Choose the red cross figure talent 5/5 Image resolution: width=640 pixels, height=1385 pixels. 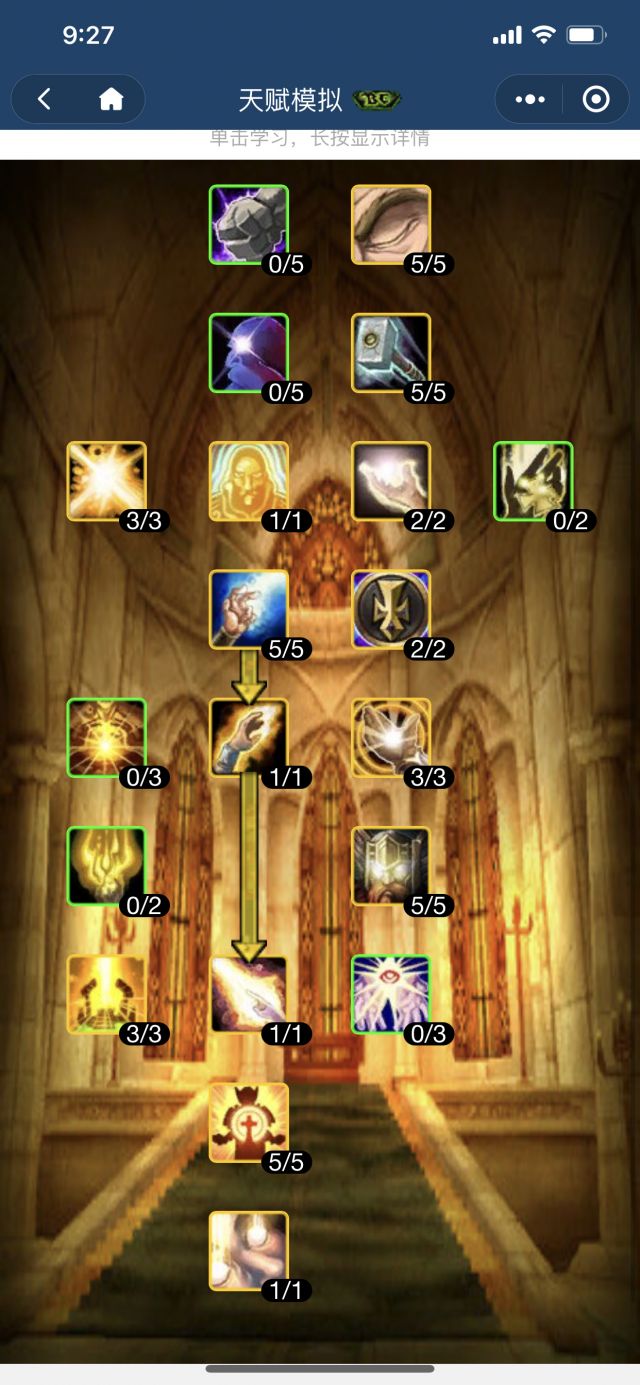(x=249, y=1122)
